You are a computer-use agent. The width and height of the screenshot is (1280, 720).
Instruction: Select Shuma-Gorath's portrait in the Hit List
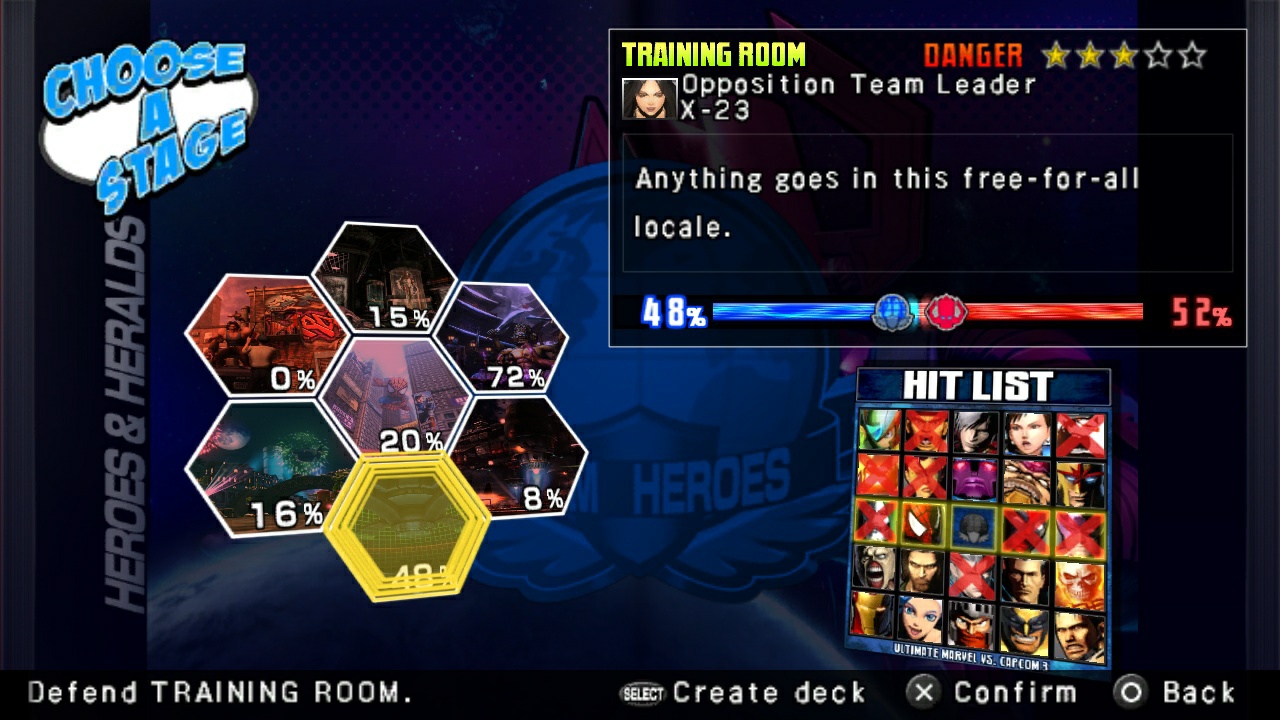(x=972, y=525)
